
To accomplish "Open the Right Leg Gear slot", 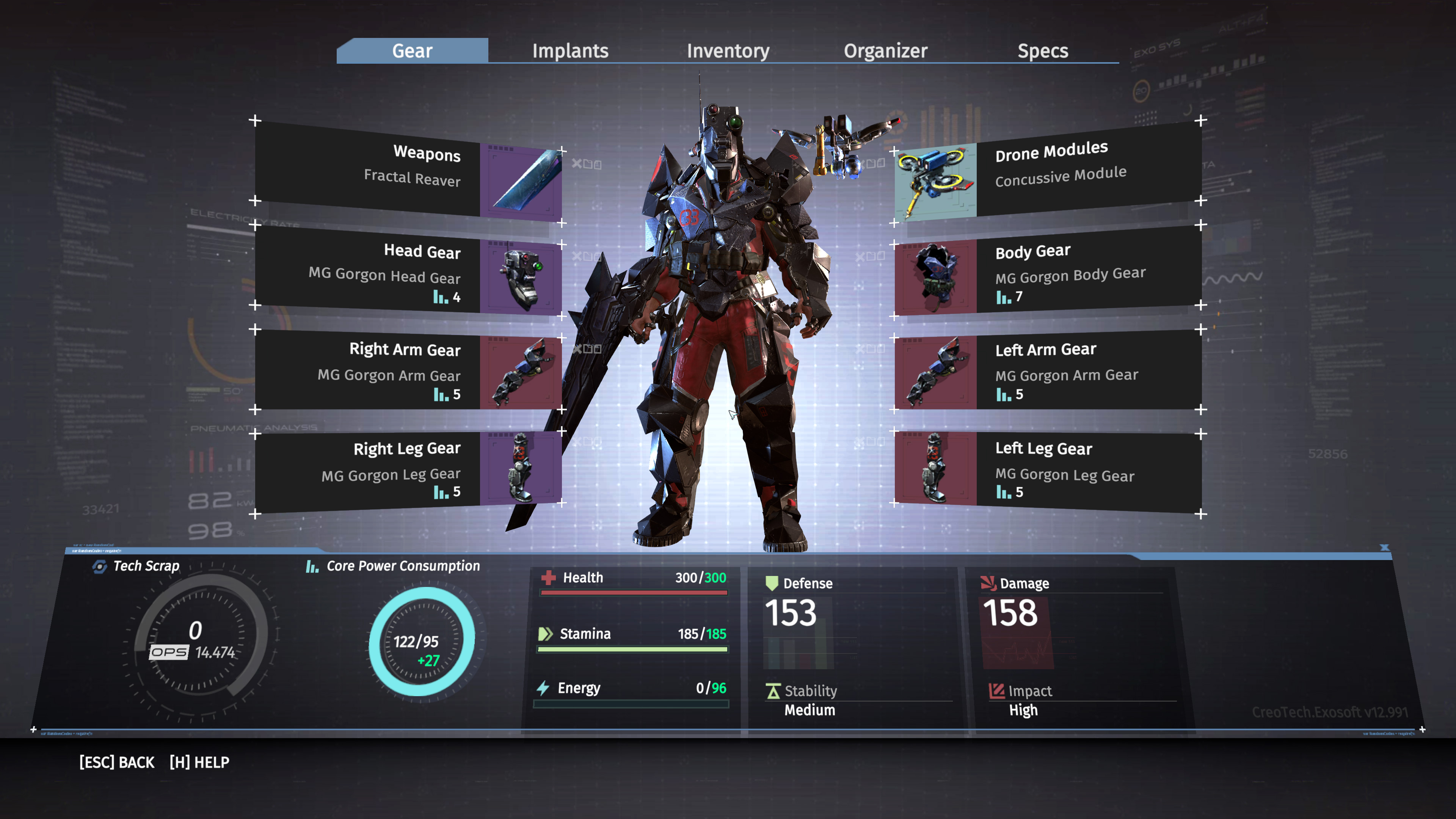I will pos(408,469).
